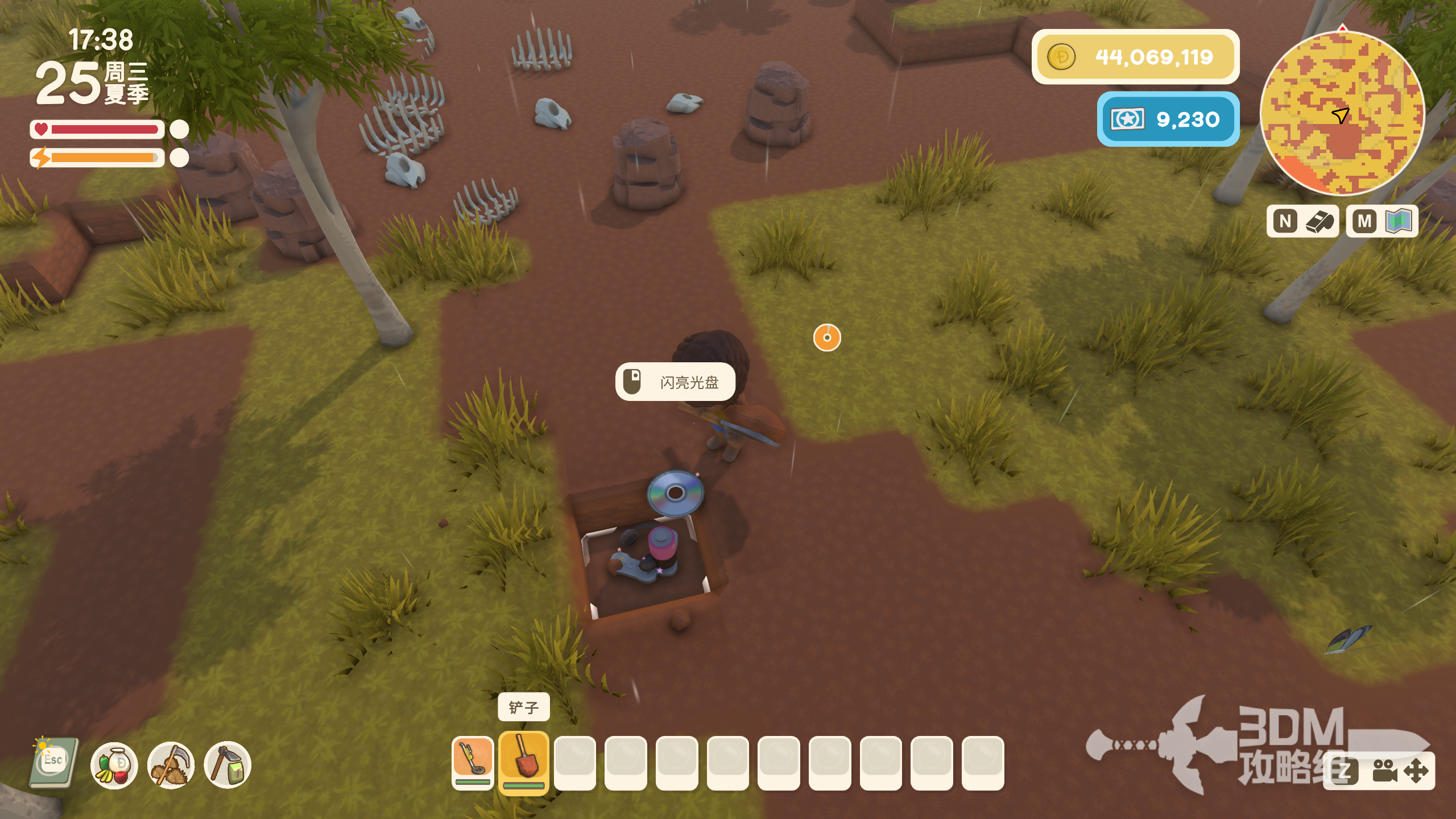The image size is (1456, 819).
Task: Open the folded map button
Action: [x=1382, y=221]
